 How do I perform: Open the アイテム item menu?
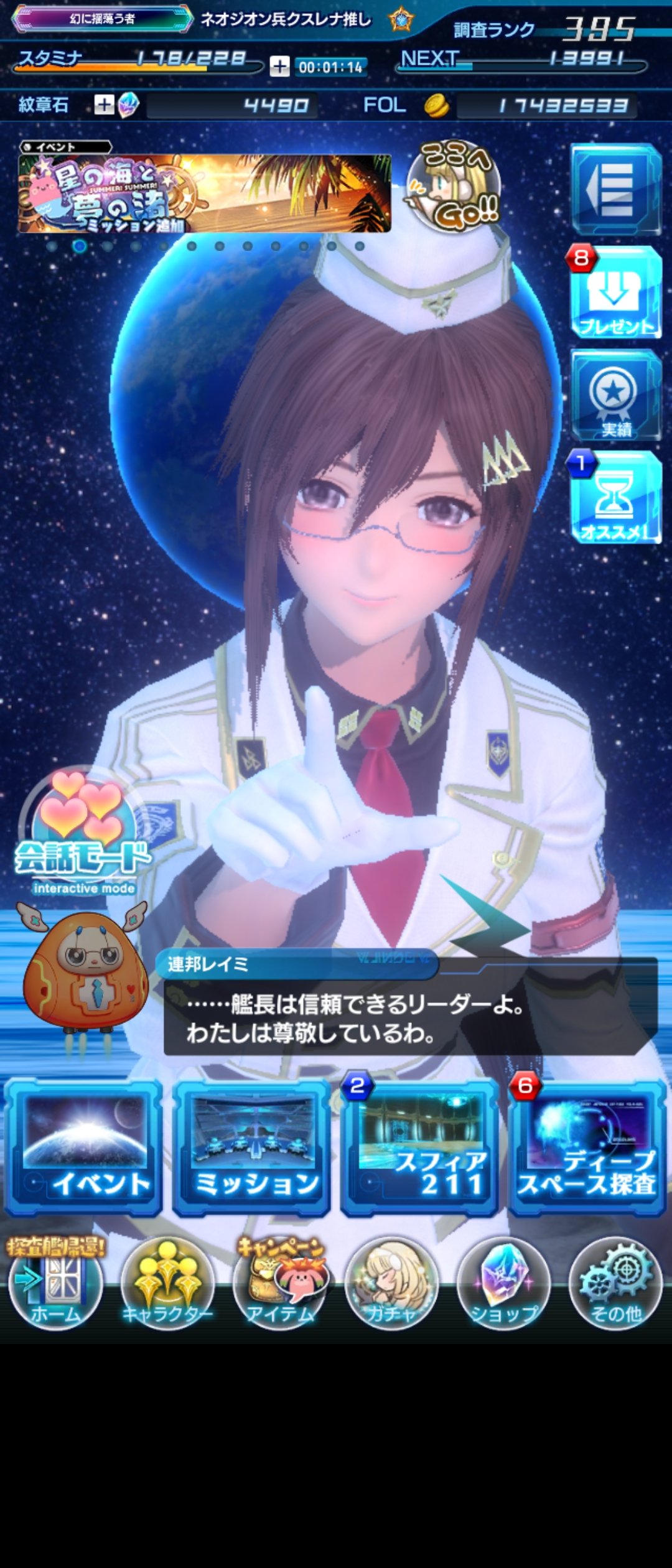(x=279, y=1286)
